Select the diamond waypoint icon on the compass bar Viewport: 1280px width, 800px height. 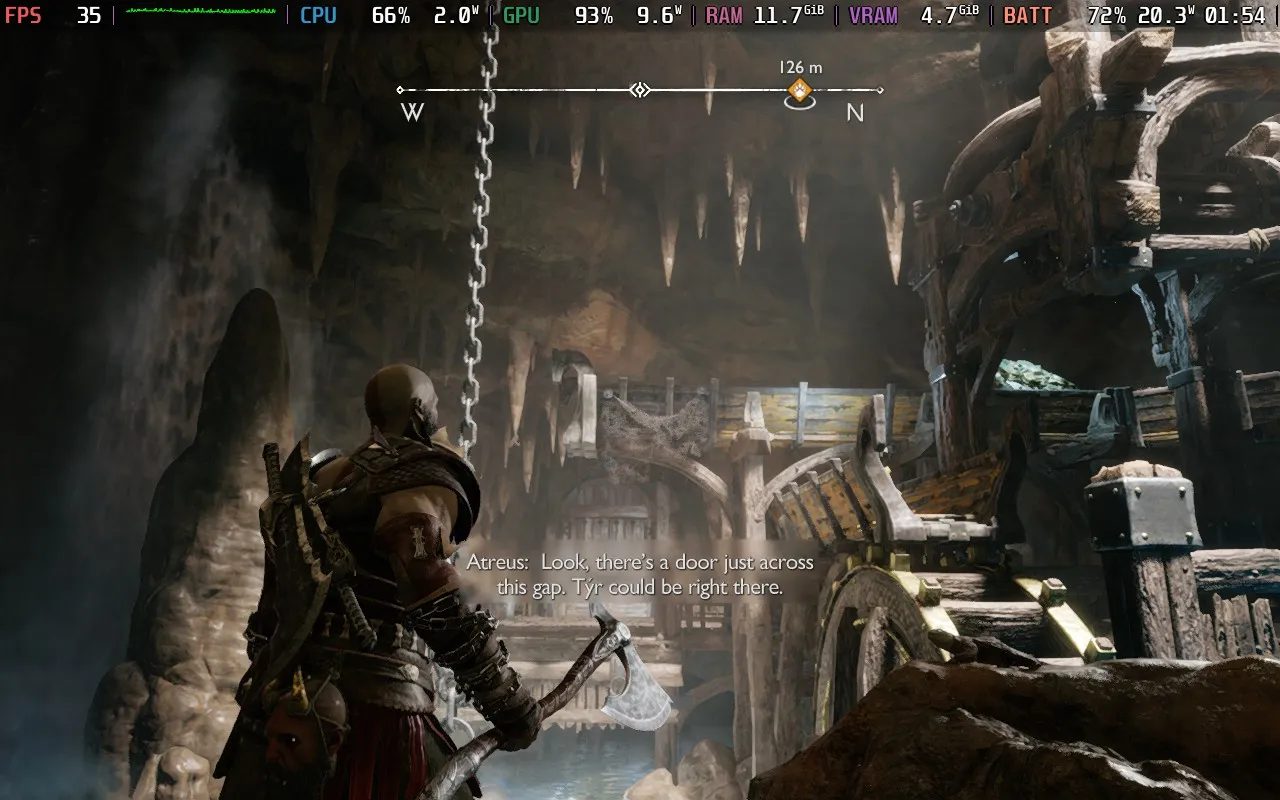pos(640,90)
